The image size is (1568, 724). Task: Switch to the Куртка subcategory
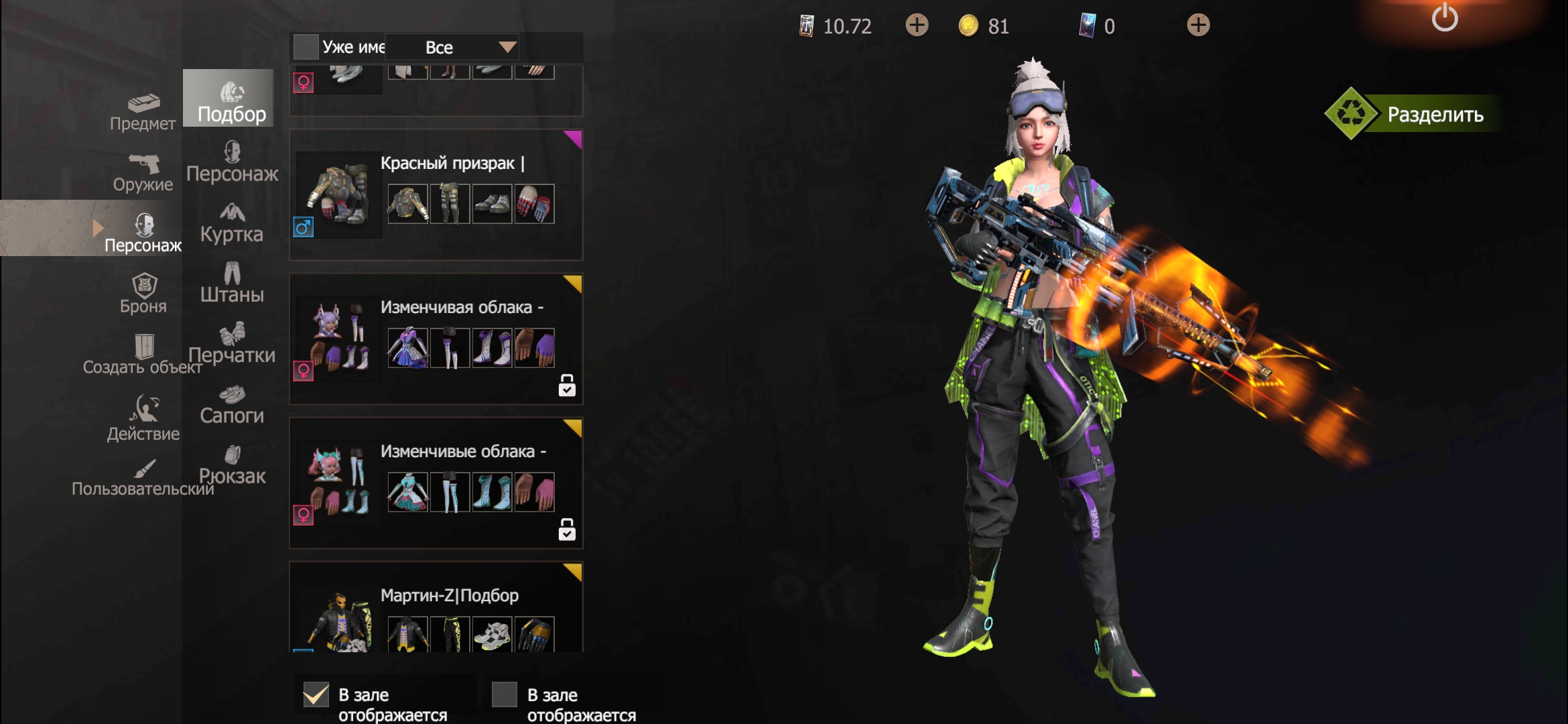click(232, 223)
